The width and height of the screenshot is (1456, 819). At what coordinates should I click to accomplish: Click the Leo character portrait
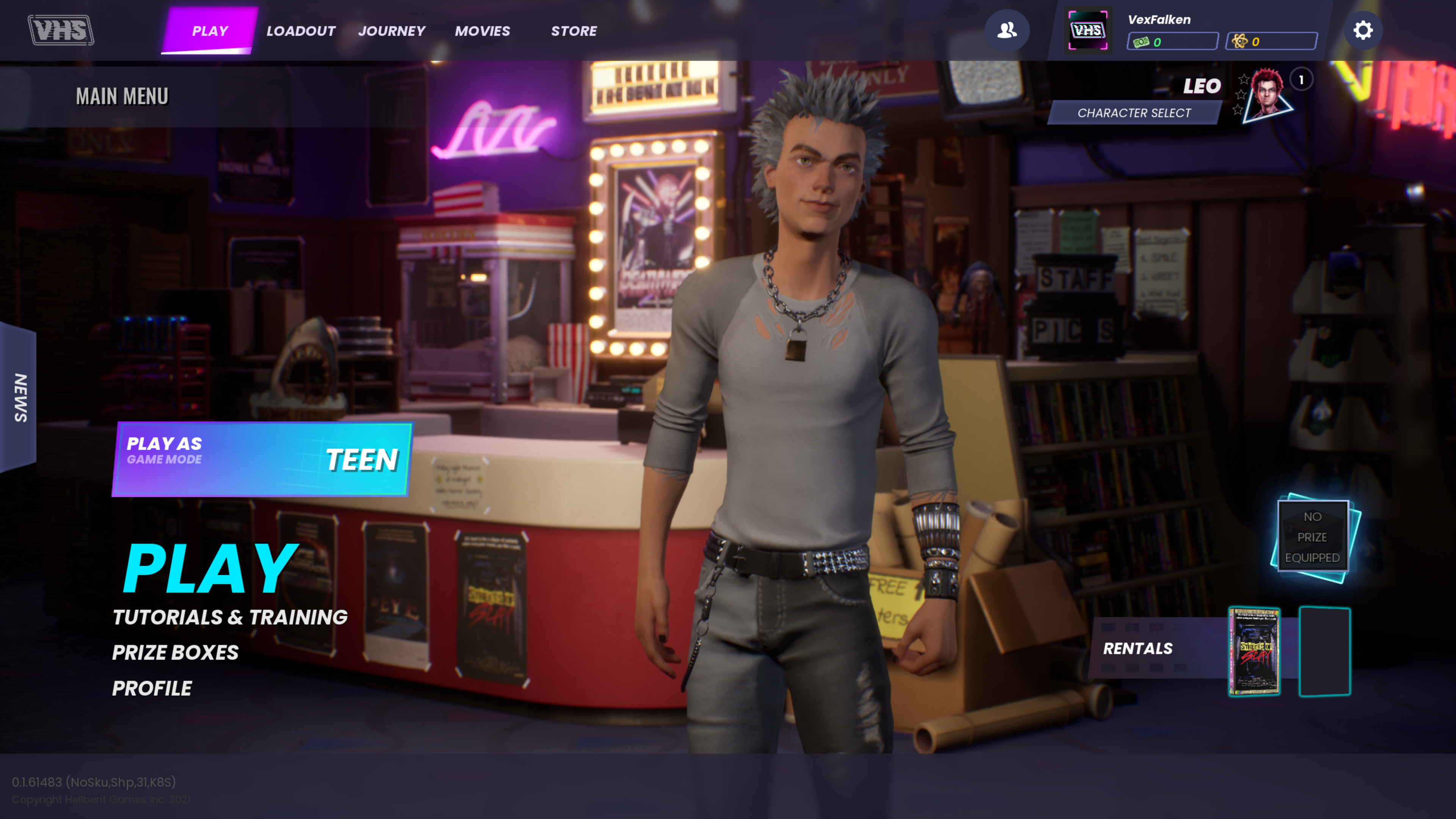[1268, 94]
